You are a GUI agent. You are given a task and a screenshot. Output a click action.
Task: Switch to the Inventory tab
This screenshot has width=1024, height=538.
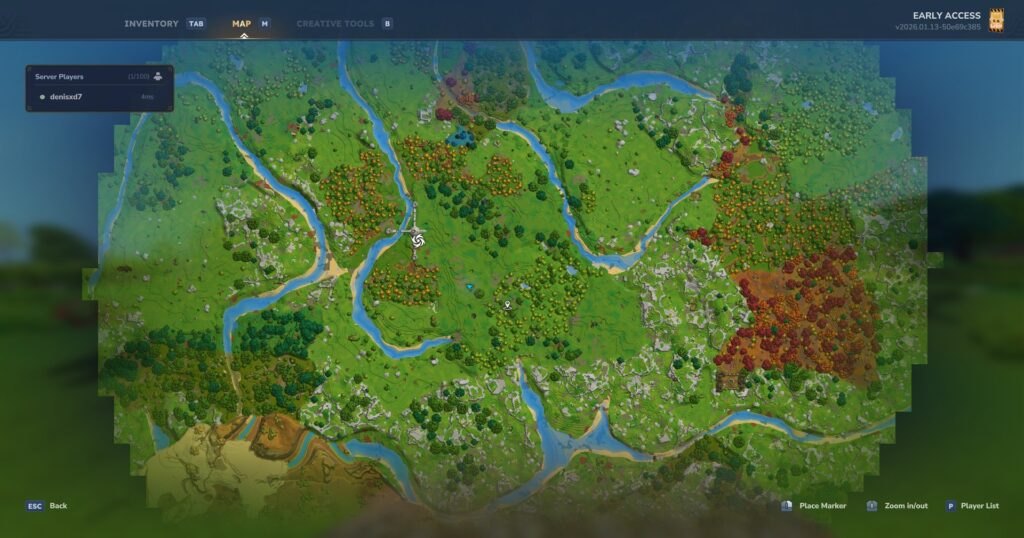point(152,23)
